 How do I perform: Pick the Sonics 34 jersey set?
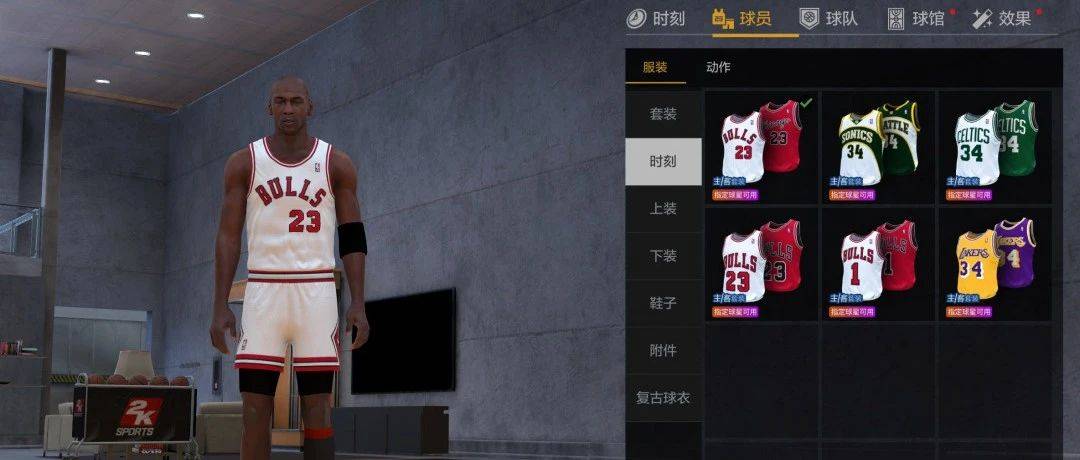879,147
